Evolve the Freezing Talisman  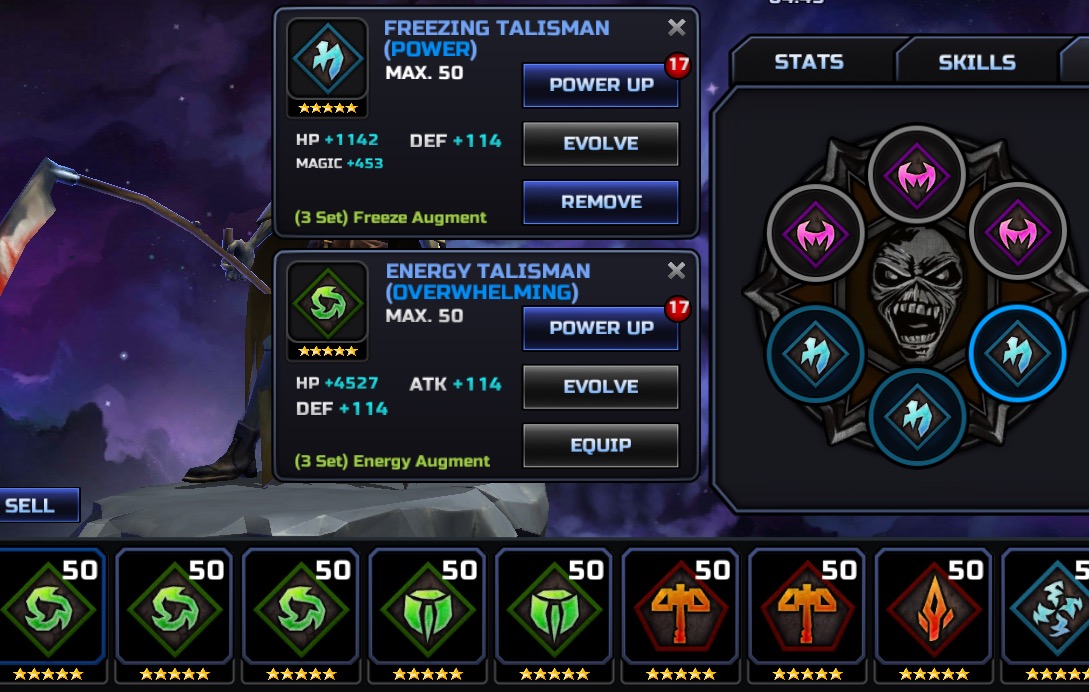point(600,143)
